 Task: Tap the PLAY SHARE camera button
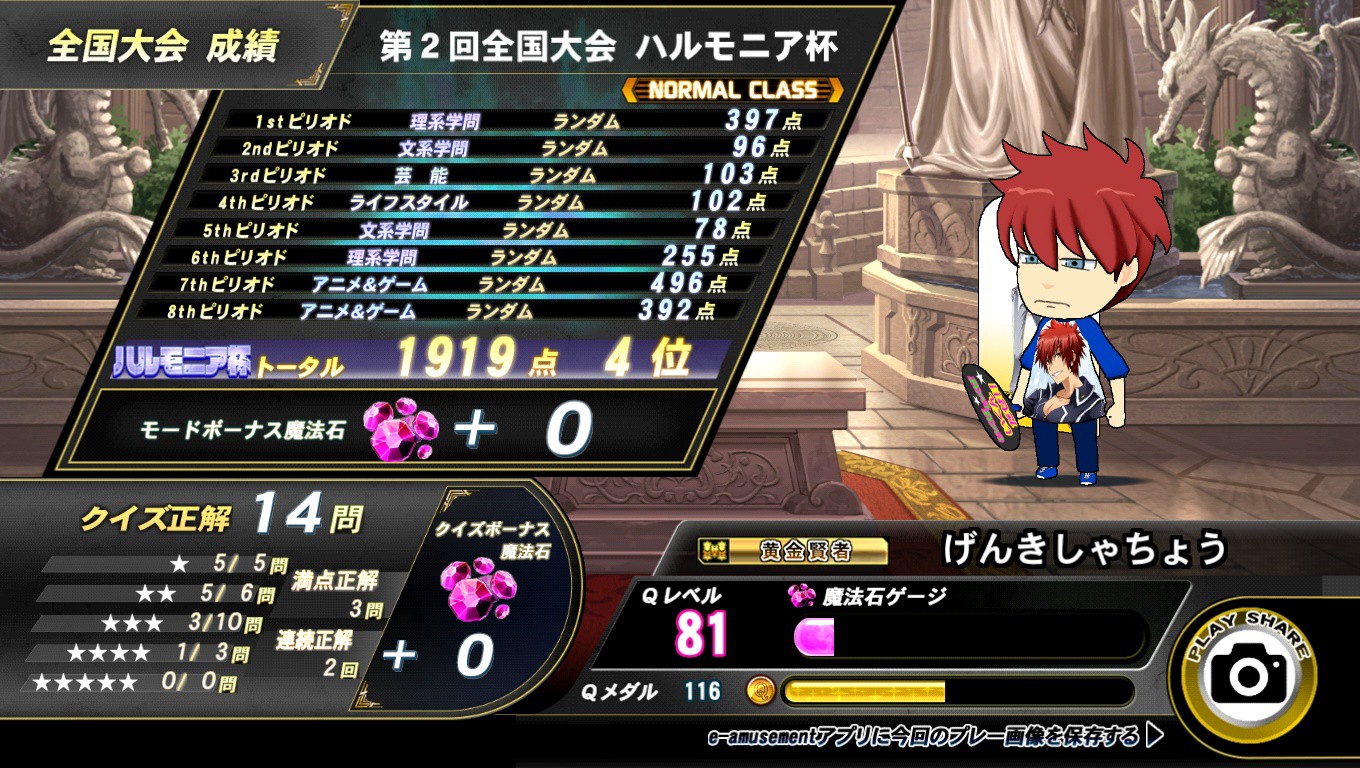coord(1249,675)
